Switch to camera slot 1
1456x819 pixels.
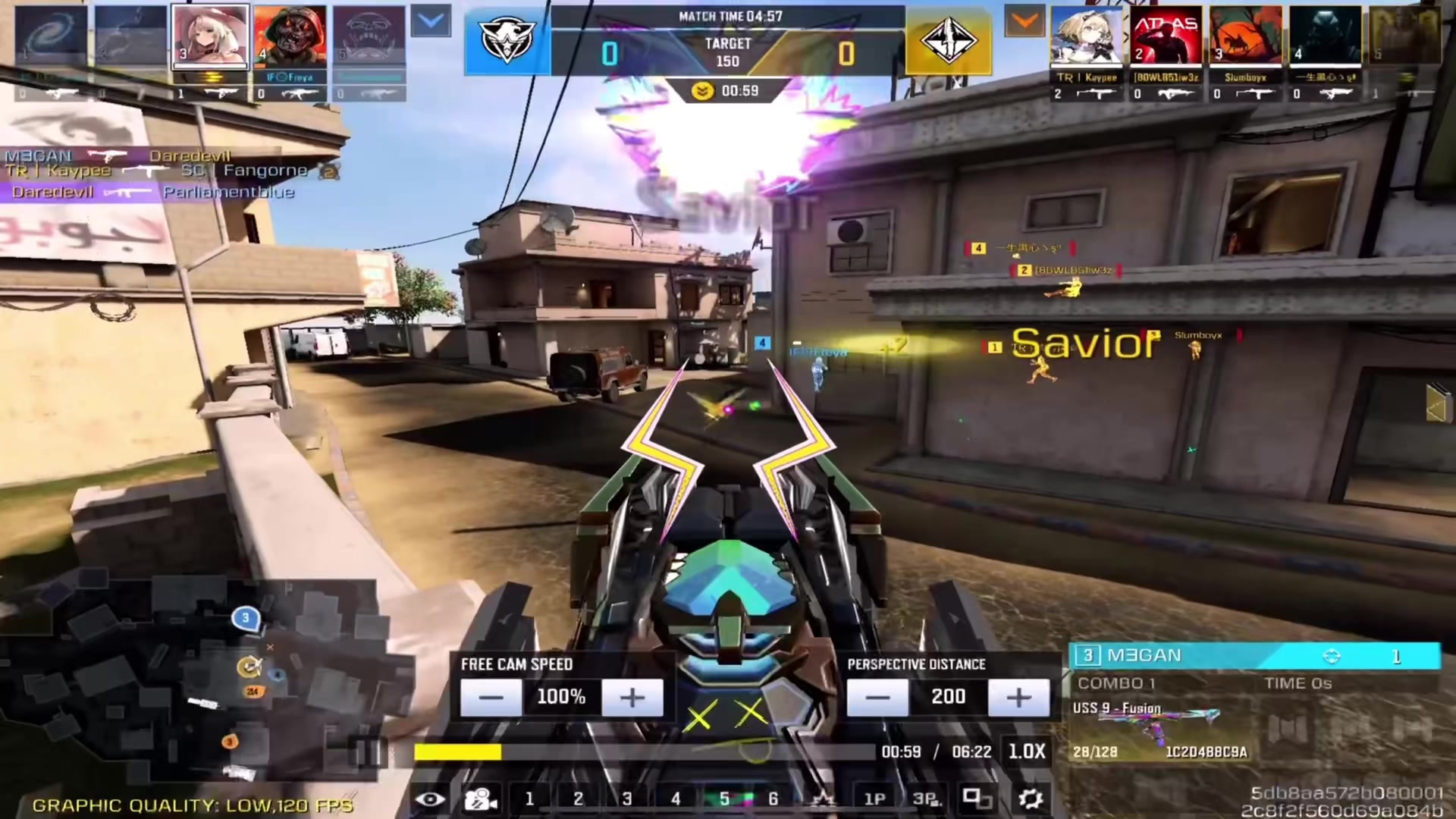click(x=529, y=799)
